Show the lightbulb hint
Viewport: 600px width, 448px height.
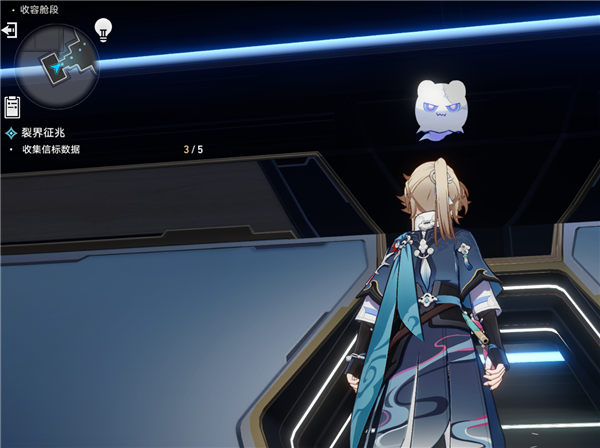click(103, 29)
